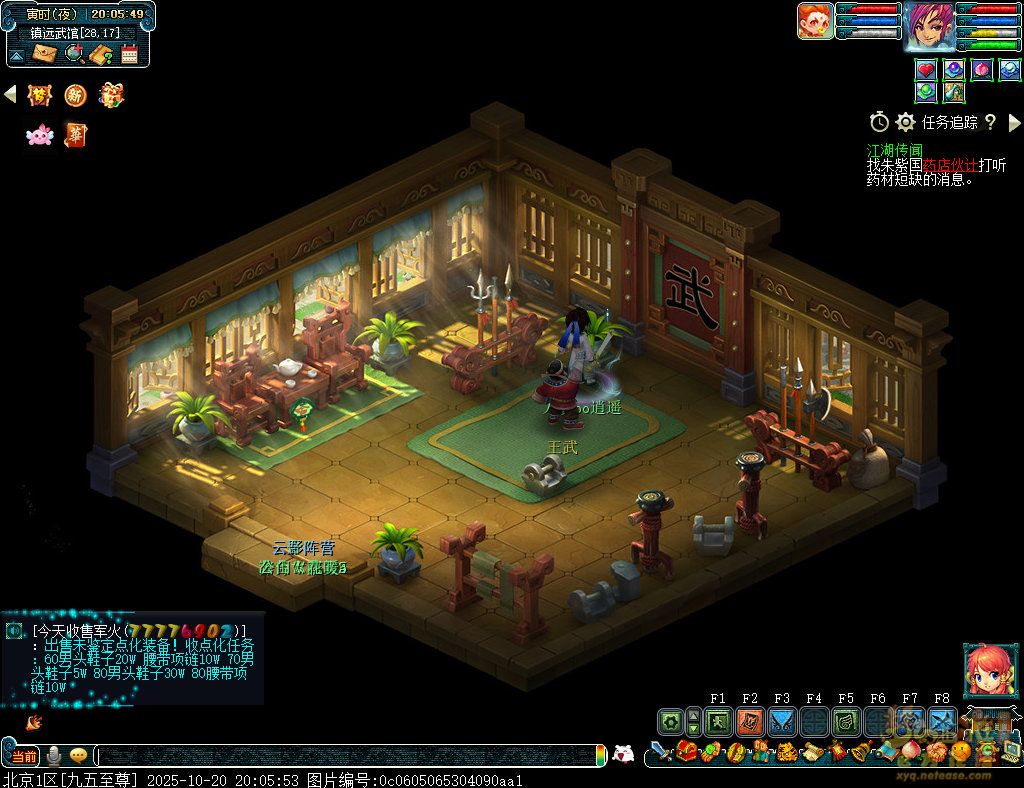Image resolution: width=1024 pixels, height=788 pixels.
Task: Open quest tracker gear settings
Action: (905, 122)
